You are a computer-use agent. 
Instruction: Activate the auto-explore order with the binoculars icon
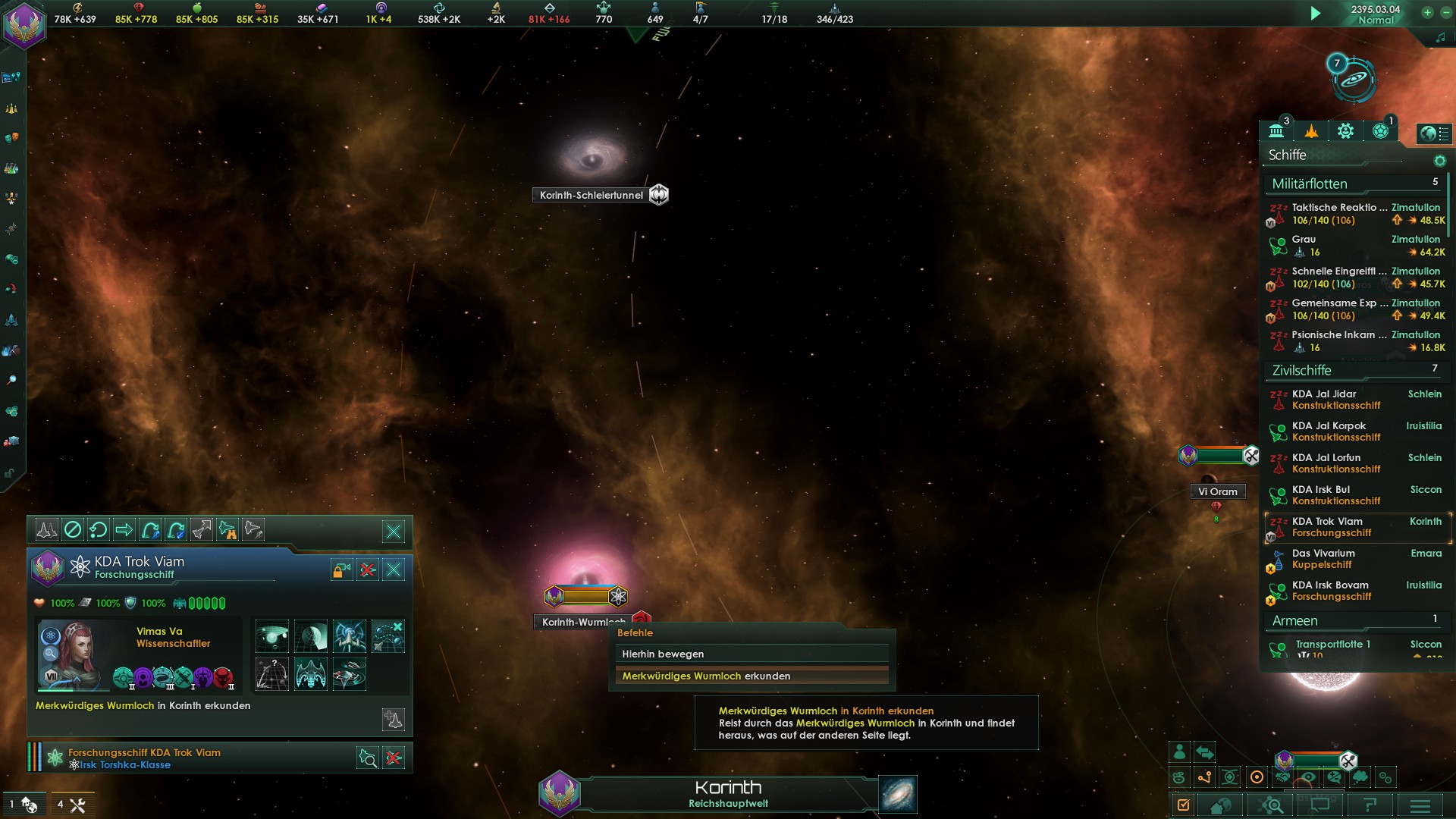[x=226, y=530]
